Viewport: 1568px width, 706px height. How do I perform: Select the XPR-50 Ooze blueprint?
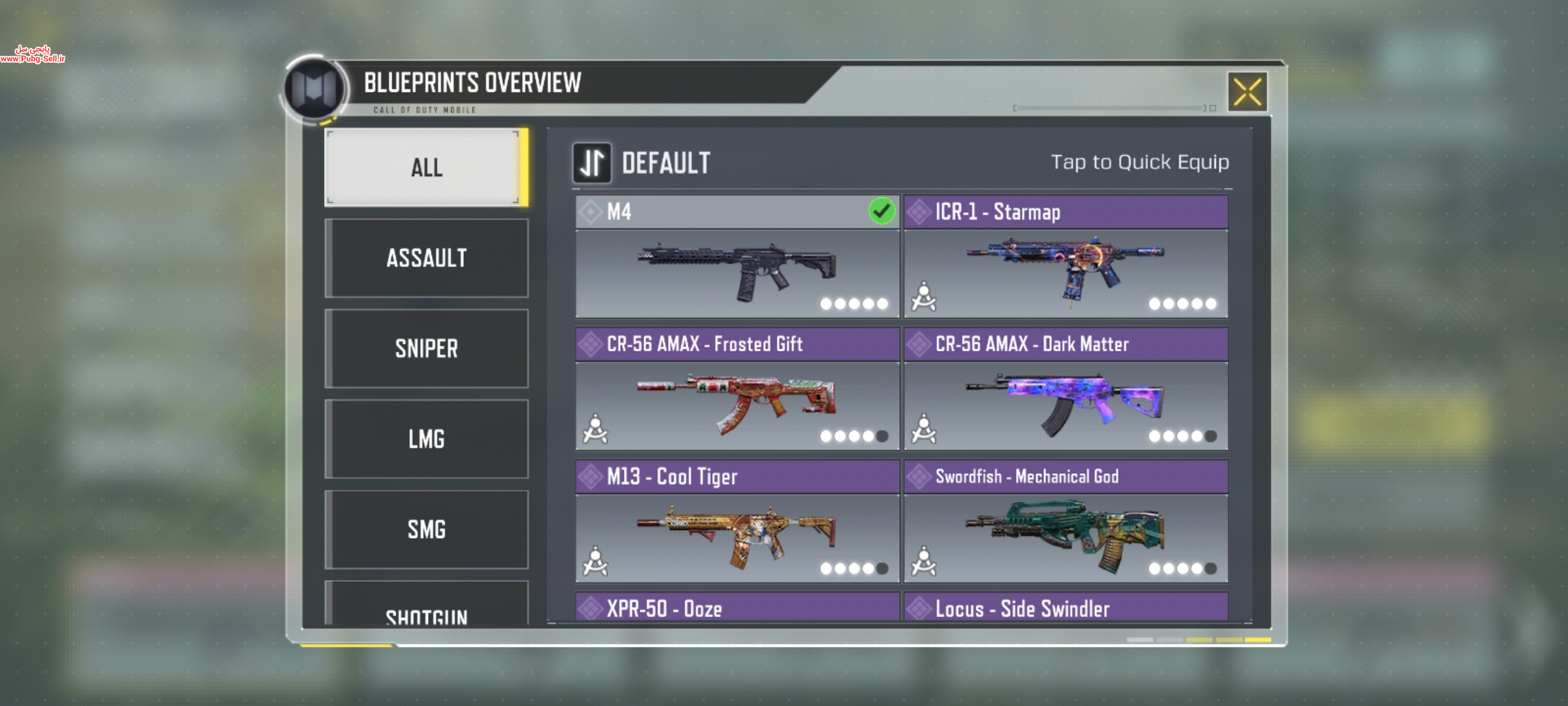737,608
